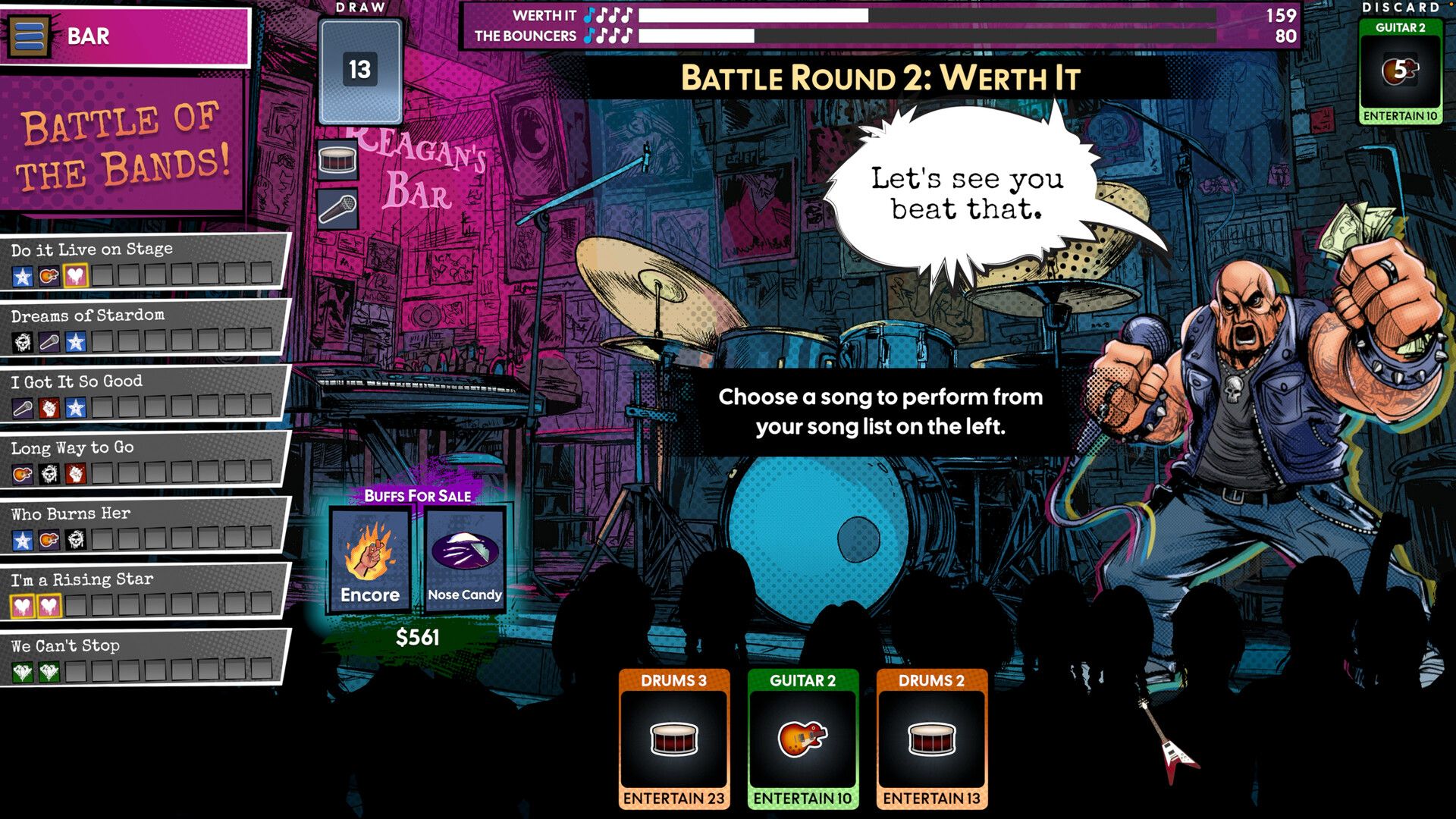This screenshot has width=1456, height=819.
Task: Perform the Long Way to Go song
Action: tap(143, 459)
